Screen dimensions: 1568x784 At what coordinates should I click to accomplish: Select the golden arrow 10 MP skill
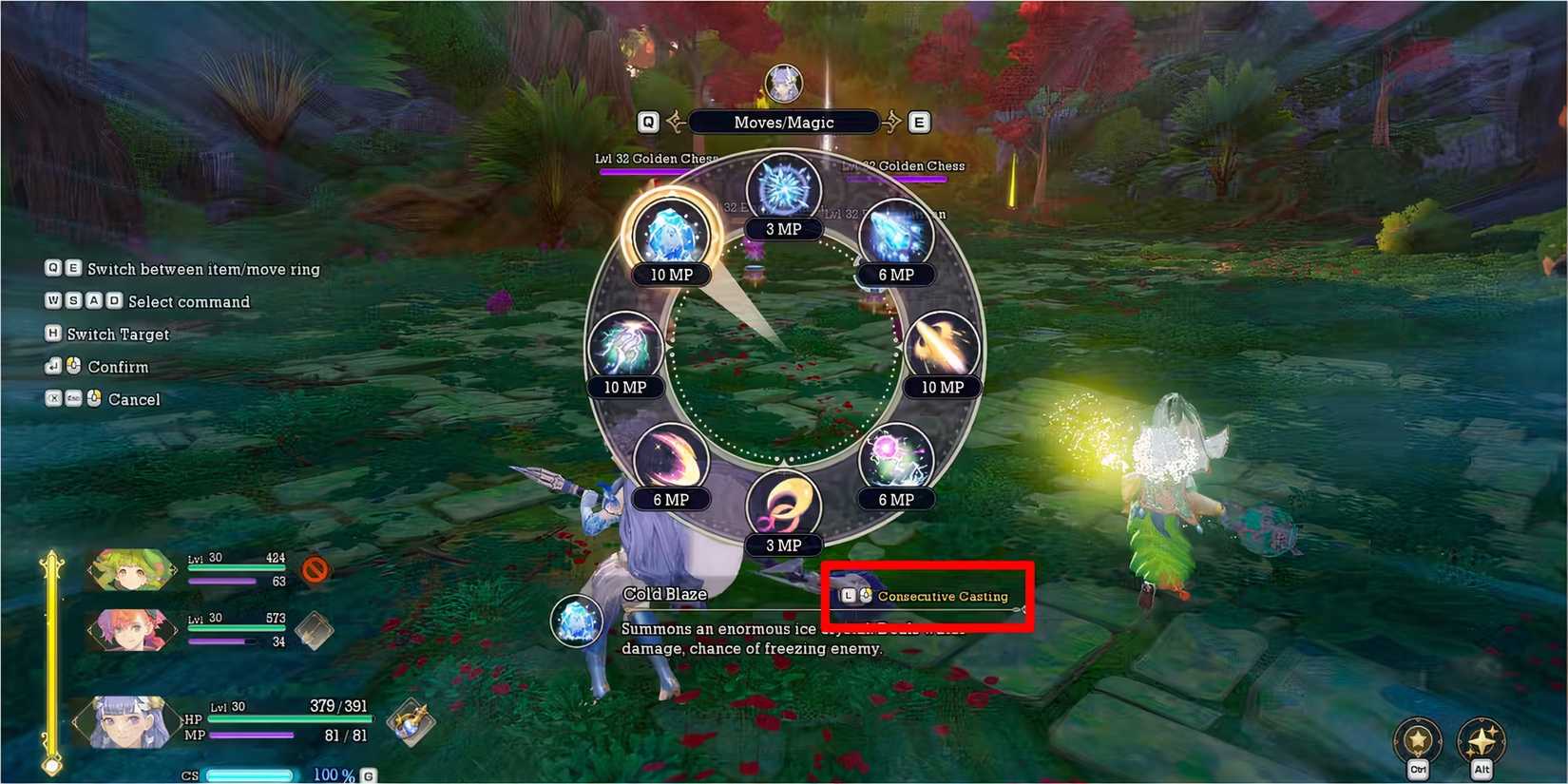(x=941, y=347)
